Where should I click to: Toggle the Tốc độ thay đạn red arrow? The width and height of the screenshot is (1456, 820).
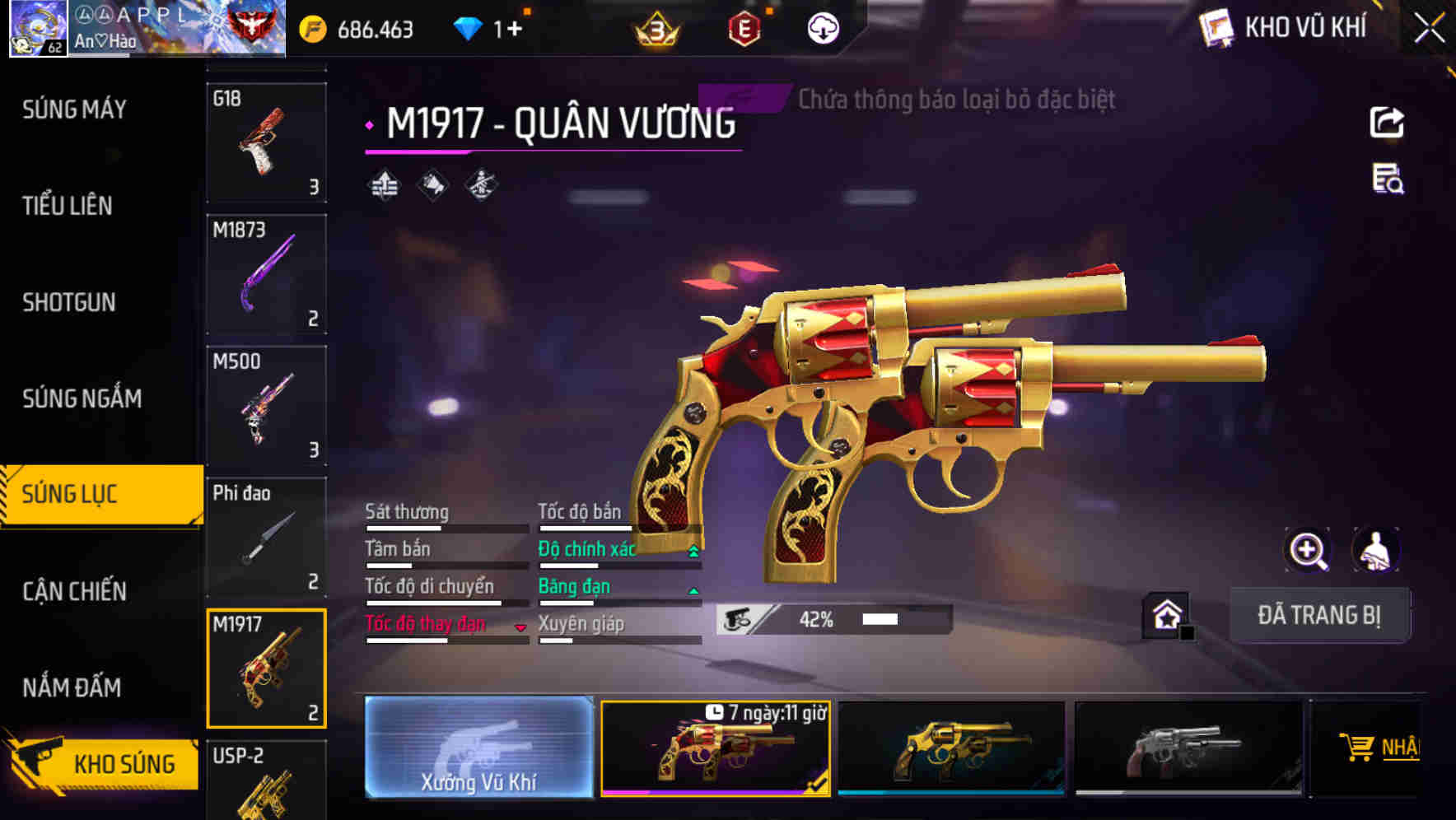point(521,627)
